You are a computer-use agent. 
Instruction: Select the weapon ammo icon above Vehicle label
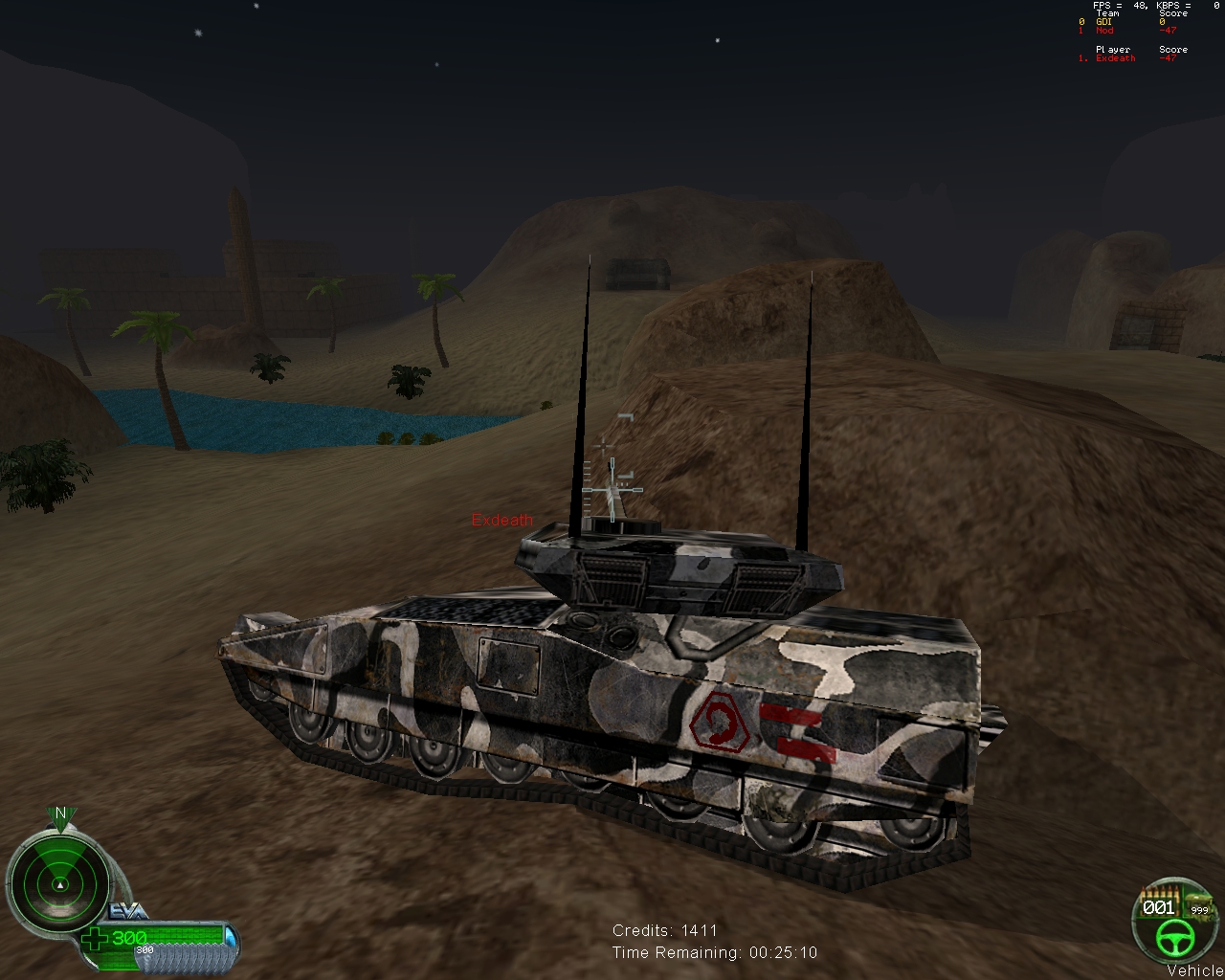pyautogui.click(x=1197, y=904)
